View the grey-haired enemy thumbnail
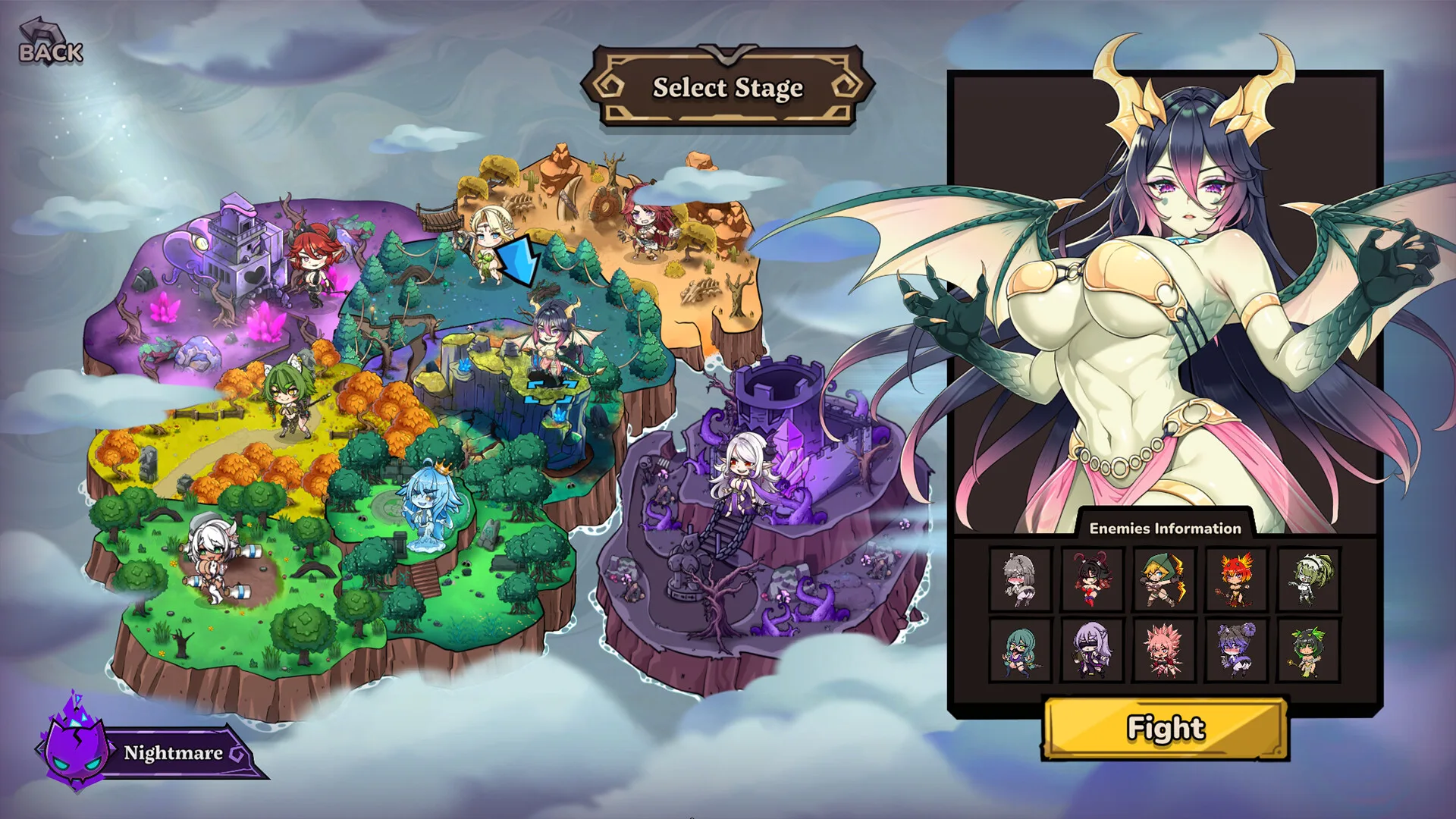 point(1020,579)
